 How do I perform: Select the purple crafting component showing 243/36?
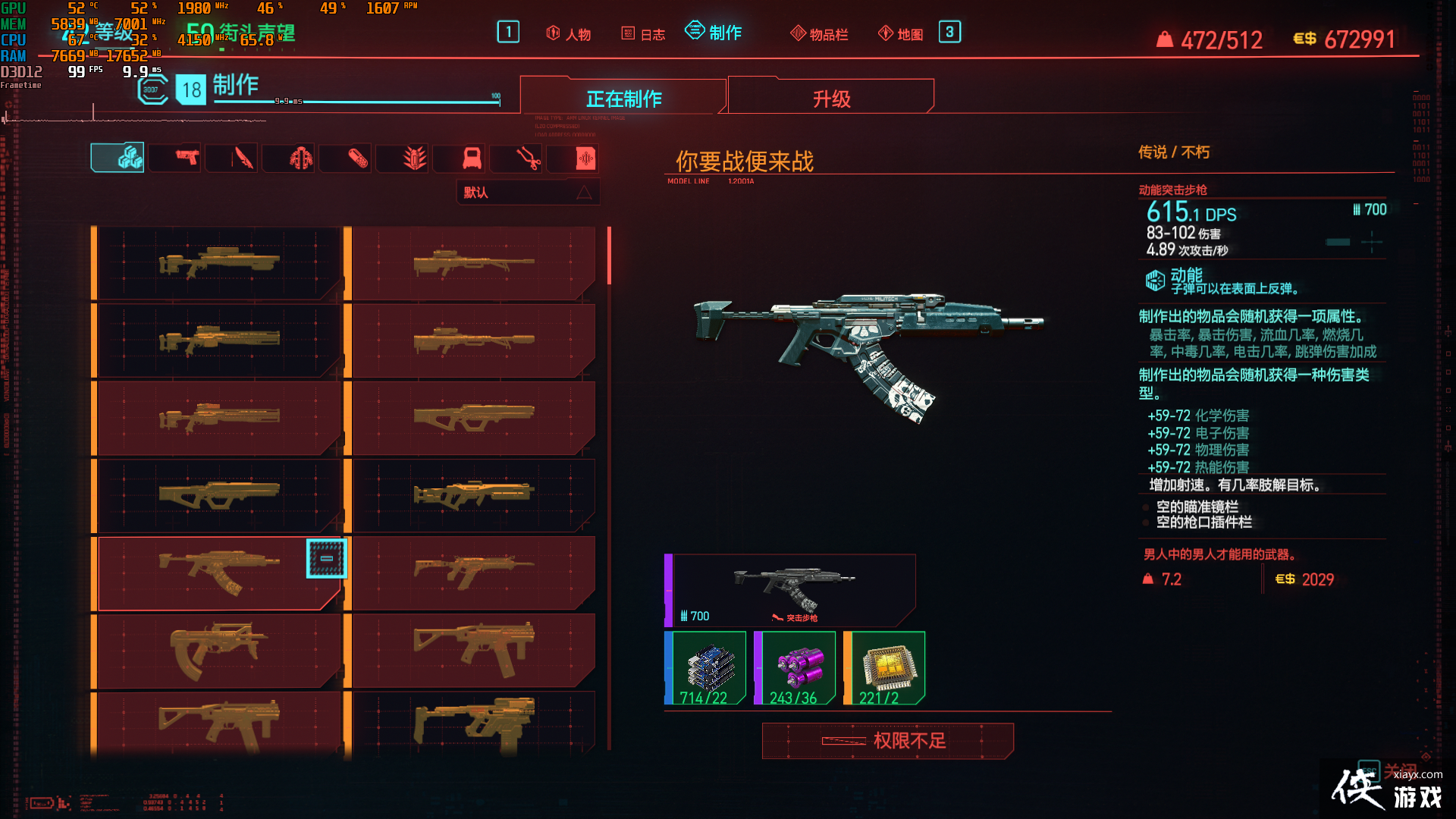(x=793, y=666)
